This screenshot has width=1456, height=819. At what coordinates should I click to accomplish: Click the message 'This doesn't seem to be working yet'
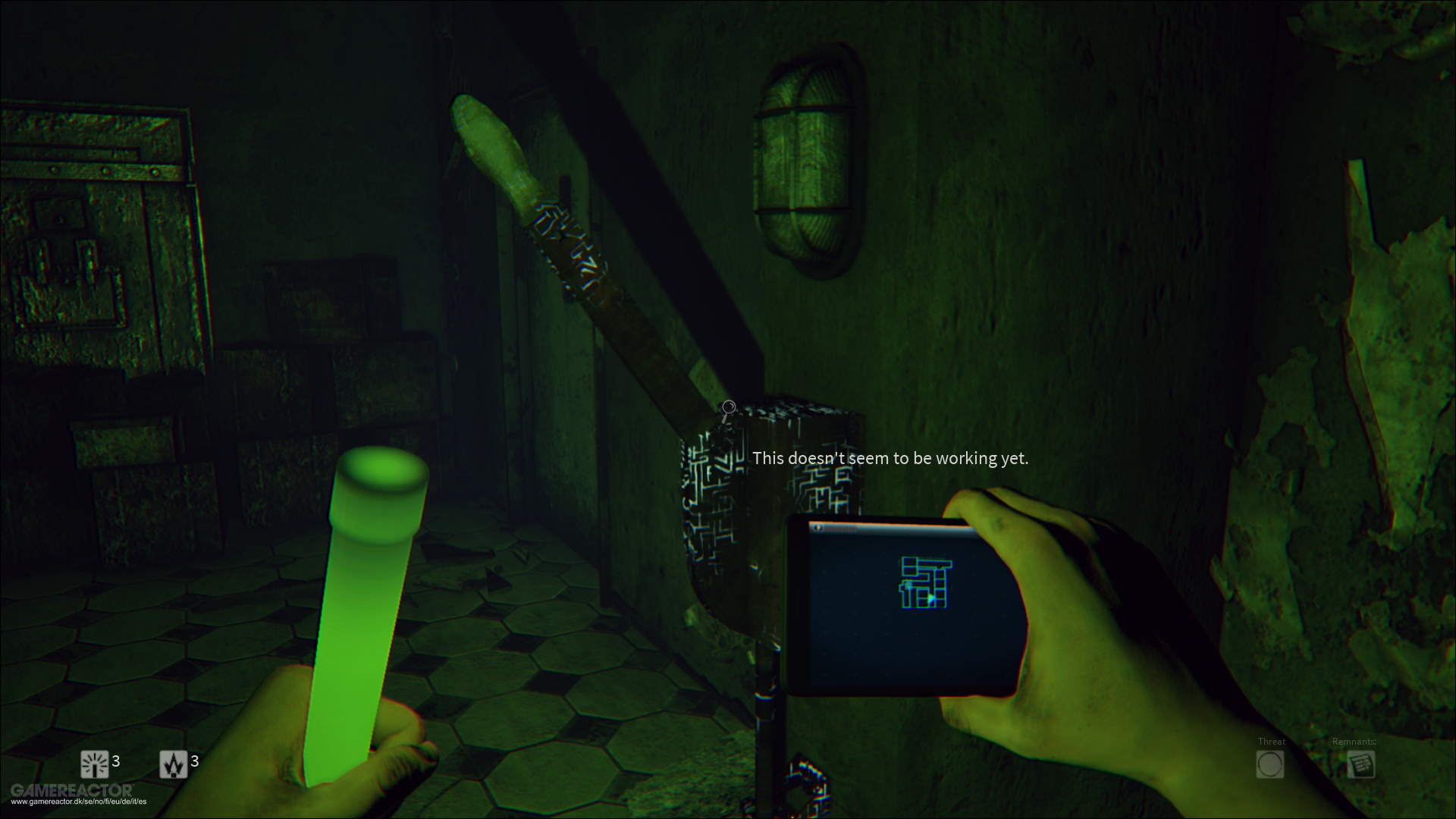coord(891,458)
